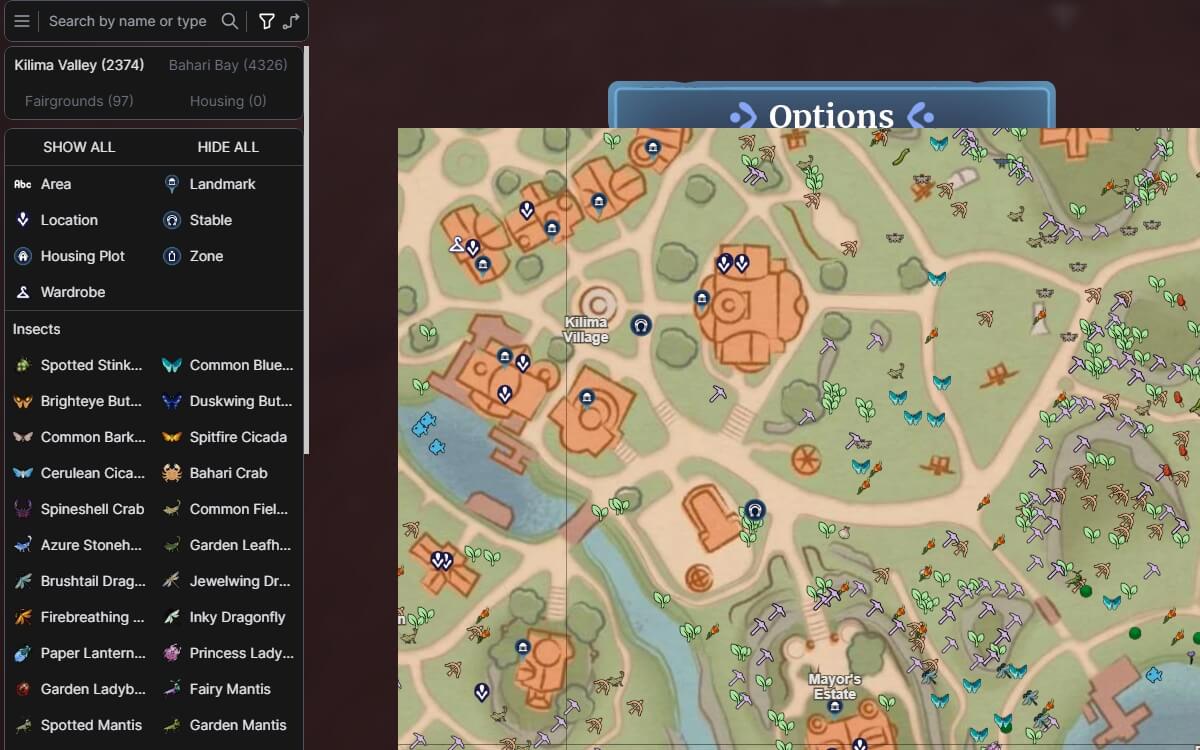The image size is (1200, 750).
Task: Hide all map markers
Action: point(228,147)
